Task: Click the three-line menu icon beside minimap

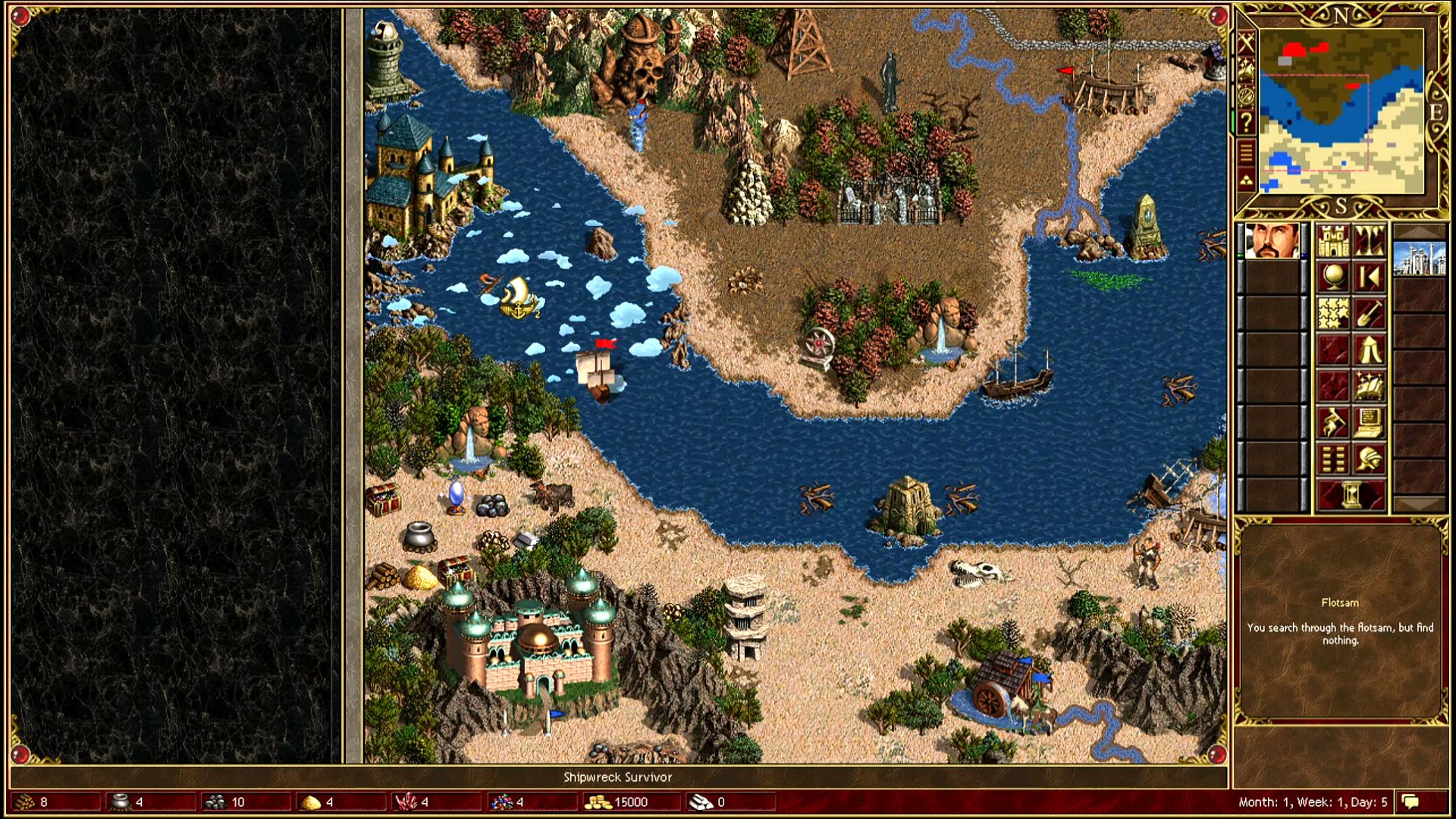Action: [1246, 152]
